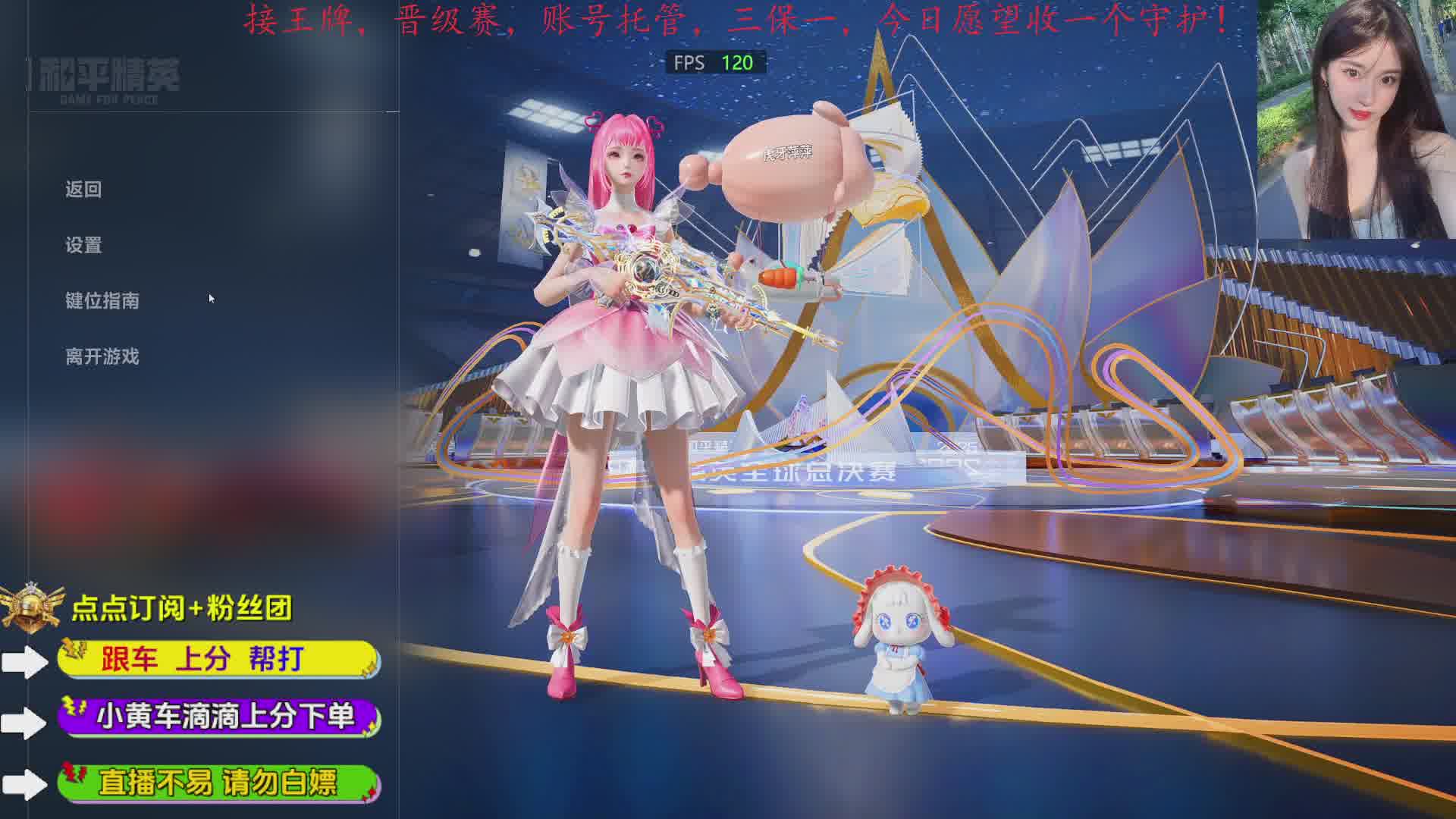This screenshot has width=1456, height=819.
Task: Open the 键位指南 key guide
Action: (x=102, y=301)
